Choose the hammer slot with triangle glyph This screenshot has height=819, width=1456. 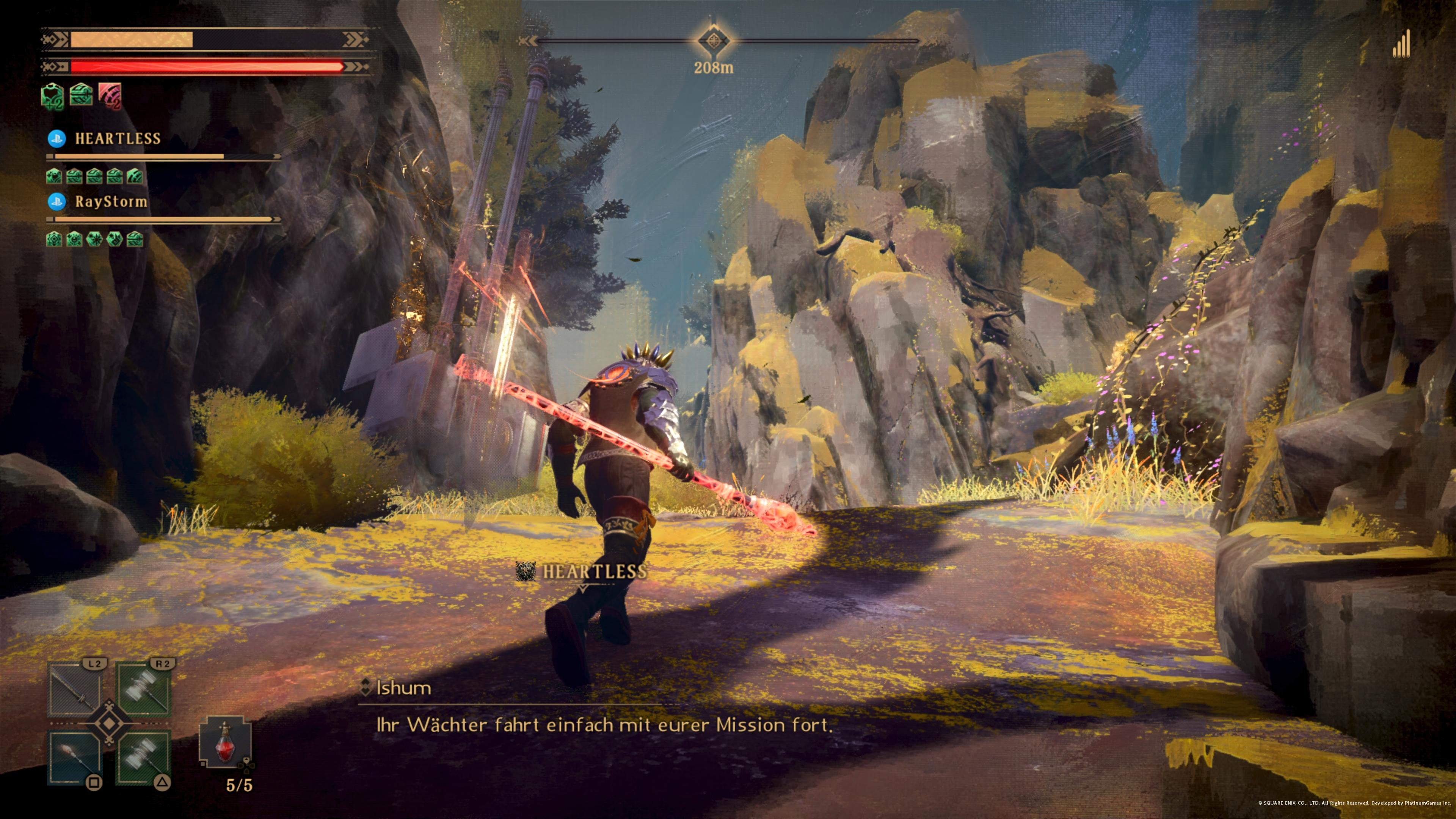[x=144, y=758]
